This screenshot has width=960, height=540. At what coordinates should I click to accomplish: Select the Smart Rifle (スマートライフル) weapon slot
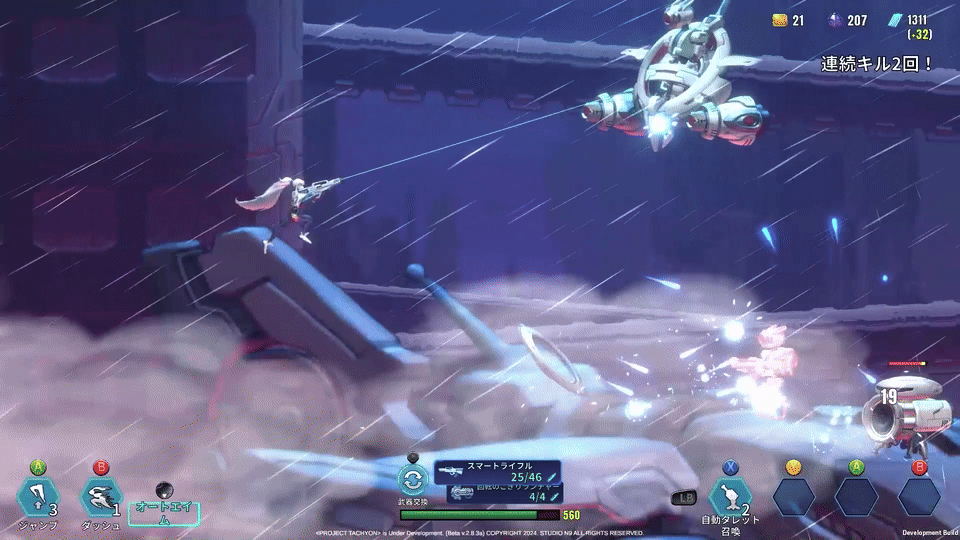[x=498, y=471]
